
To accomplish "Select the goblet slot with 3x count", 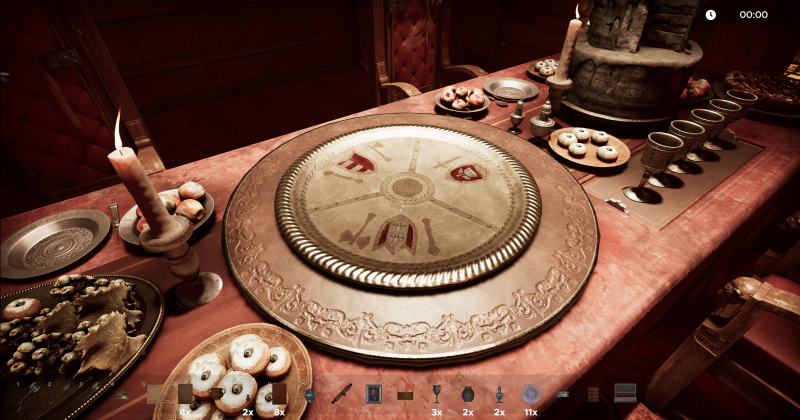I will (x=436, y=393).
